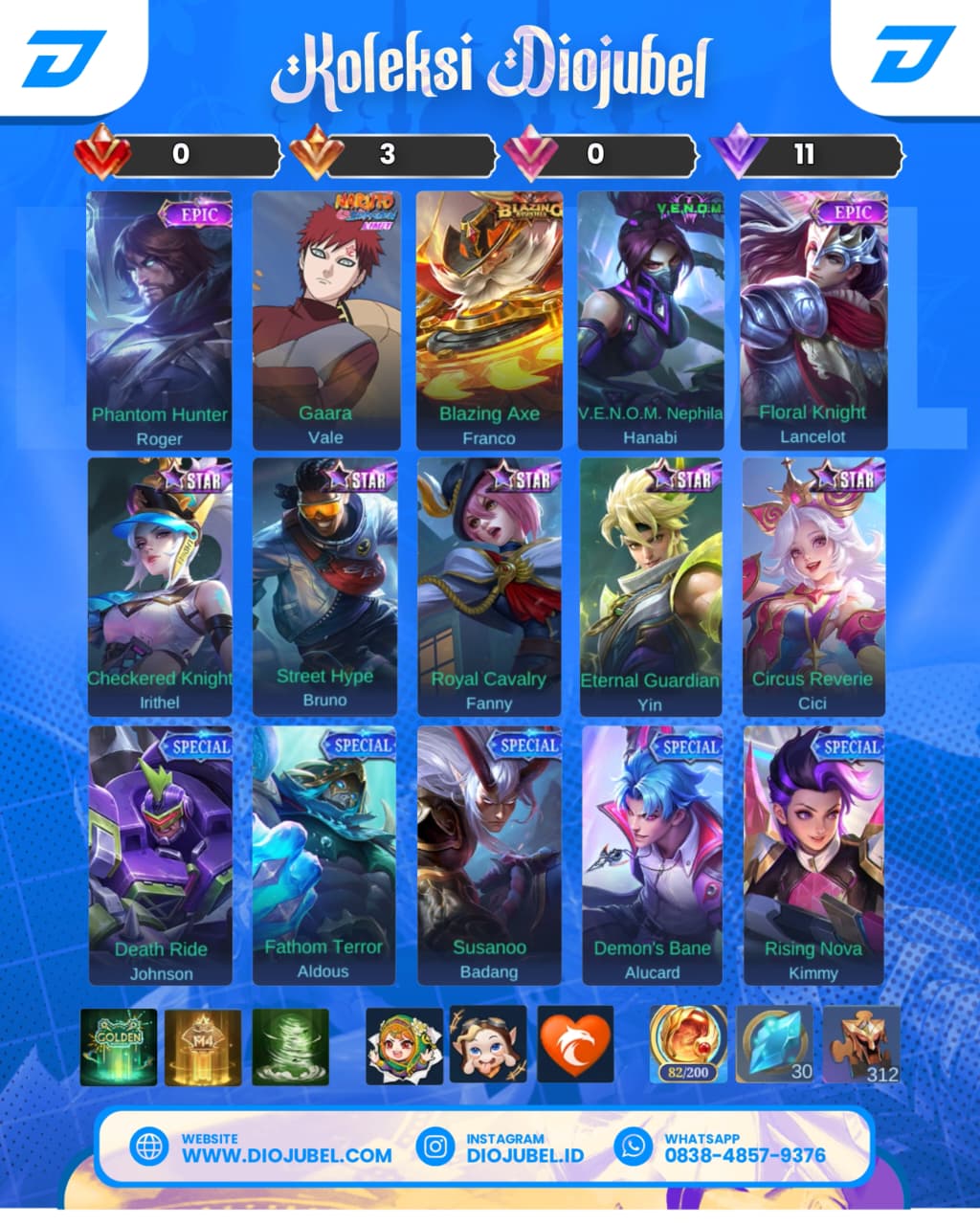Pick the Rising Nova Kimmy card

coord(813,855)
